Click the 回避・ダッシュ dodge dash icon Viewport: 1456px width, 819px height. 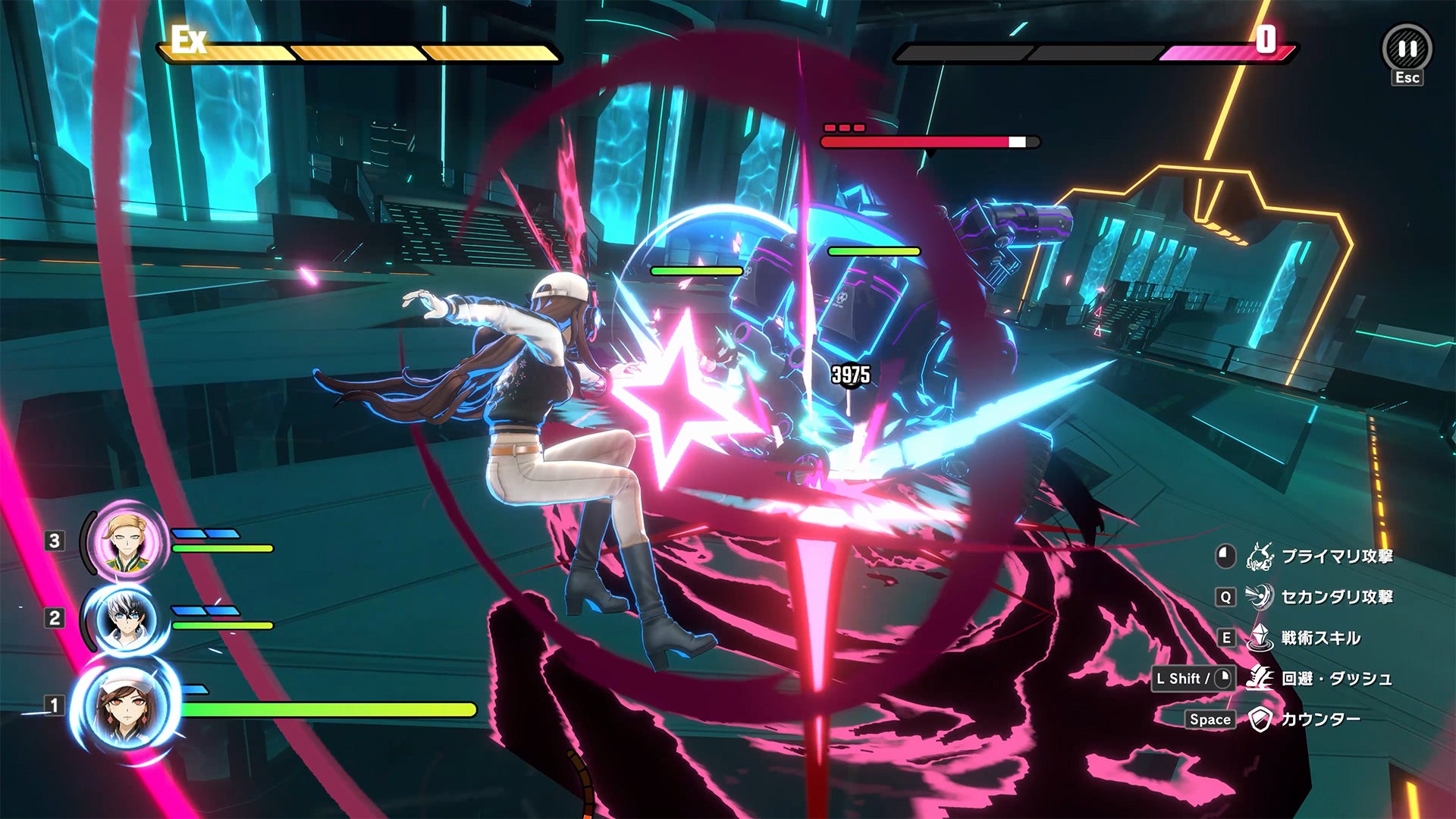[x=1260, y=678]
